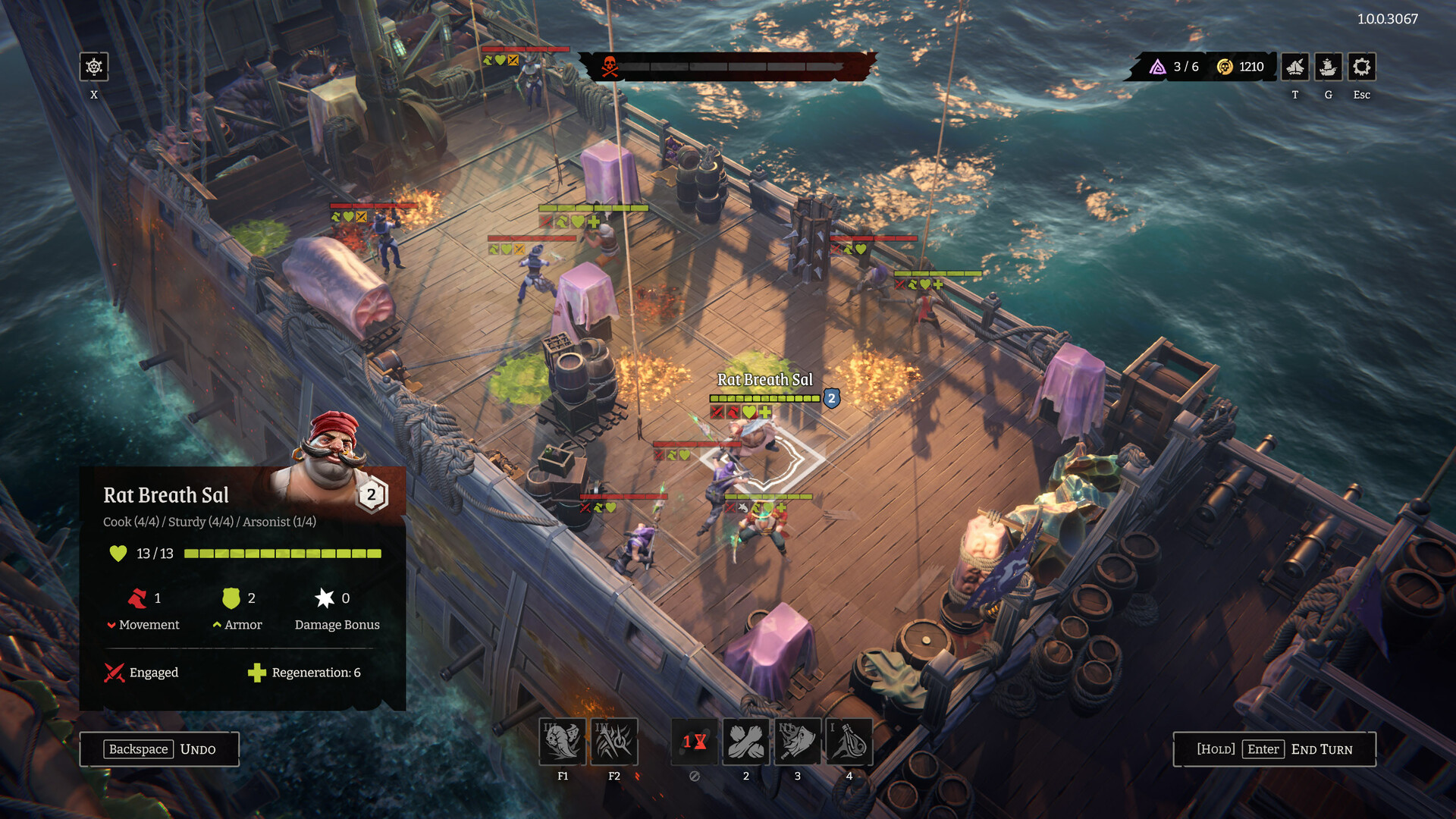Activate the cleaver ability on key 3
The image size is (1456, 819).
point(797,742)
